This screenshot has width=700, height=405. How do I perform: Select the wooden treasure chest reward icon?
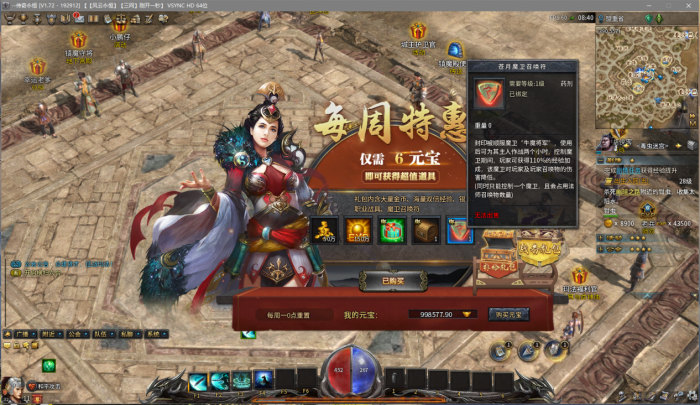[425, 231]
